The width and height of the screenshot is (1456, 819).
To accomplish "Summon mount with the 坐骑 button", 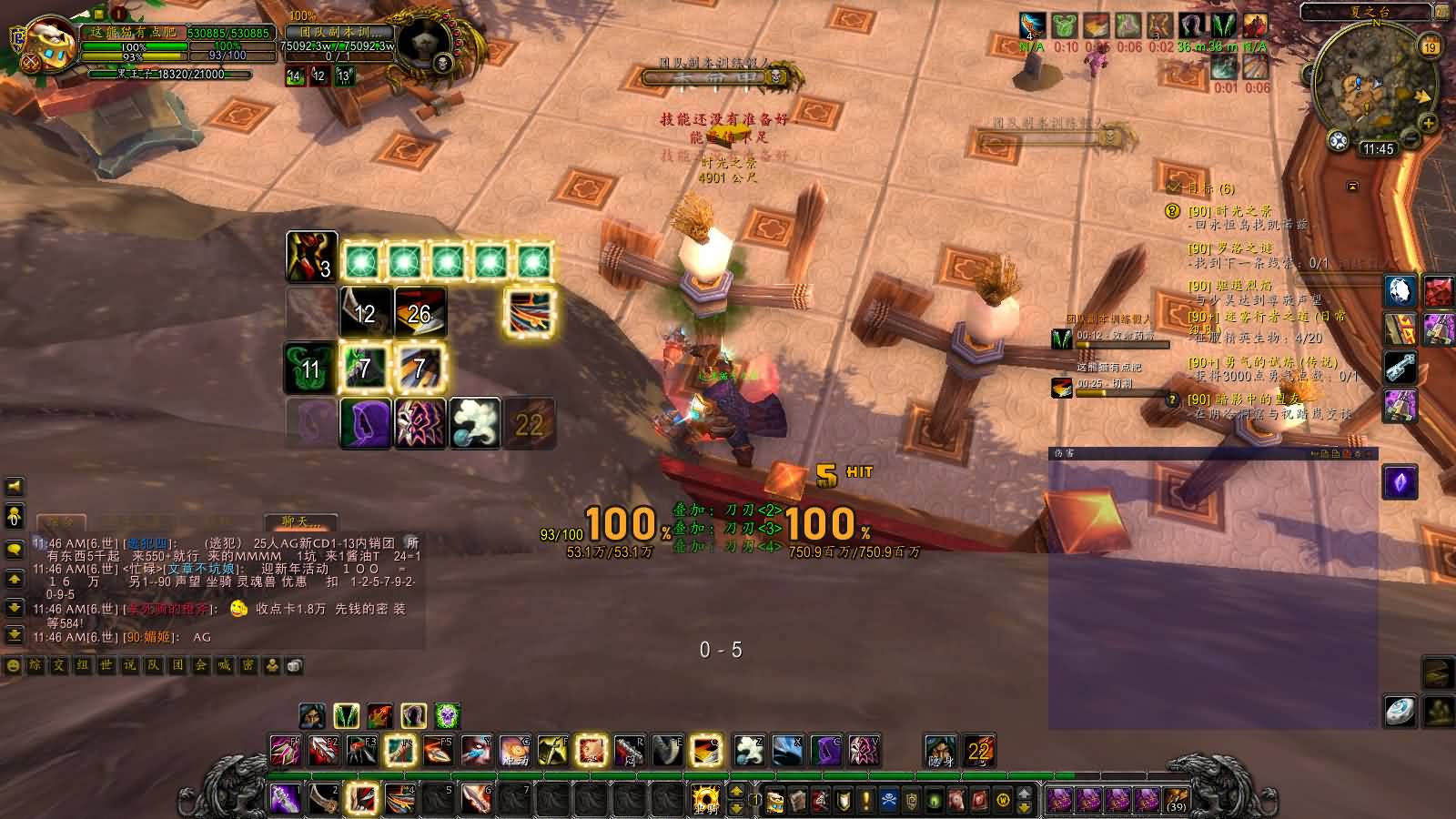I will [705, 801].
